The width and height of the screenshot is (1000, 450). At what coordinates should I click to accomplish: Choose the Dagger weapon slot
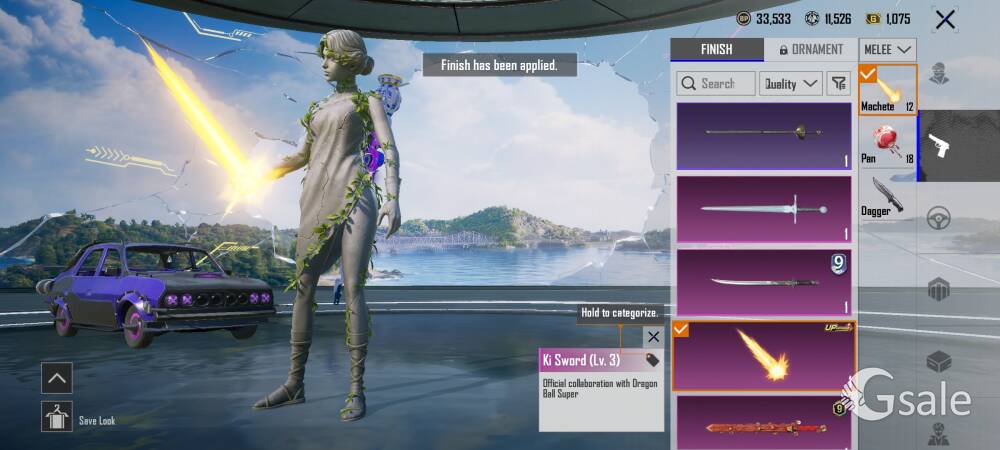coord(887,195)
